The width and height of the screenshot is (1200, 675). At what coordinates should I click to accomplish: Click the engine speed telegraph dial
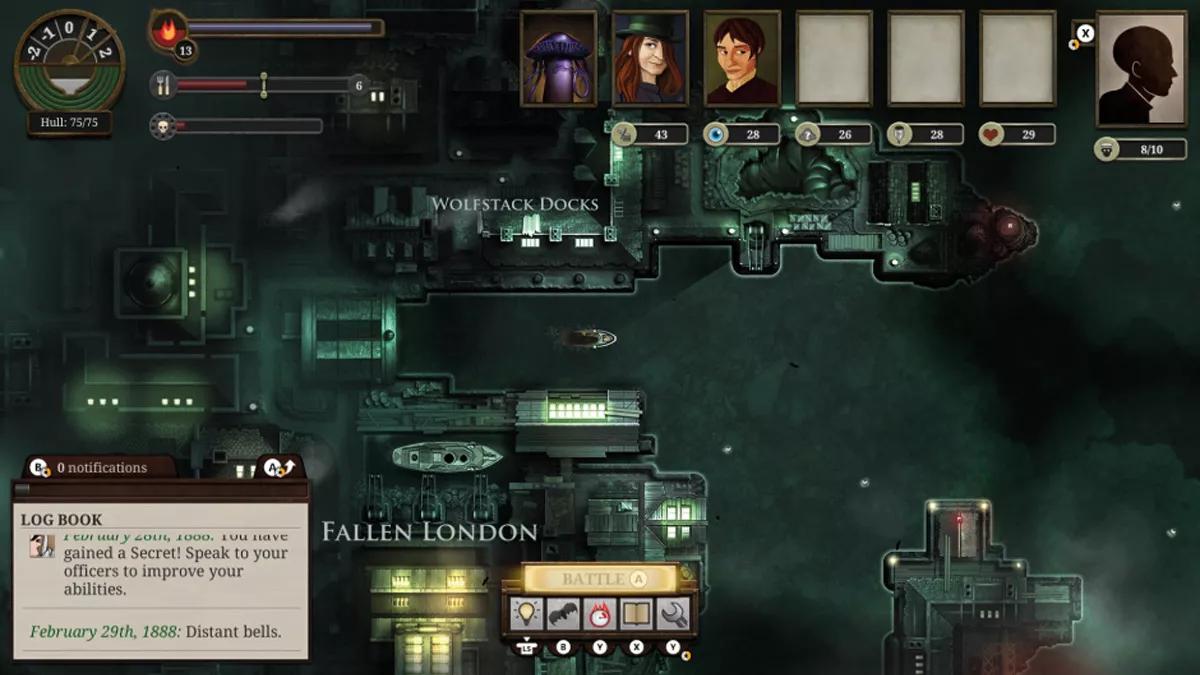coord(69,62)
